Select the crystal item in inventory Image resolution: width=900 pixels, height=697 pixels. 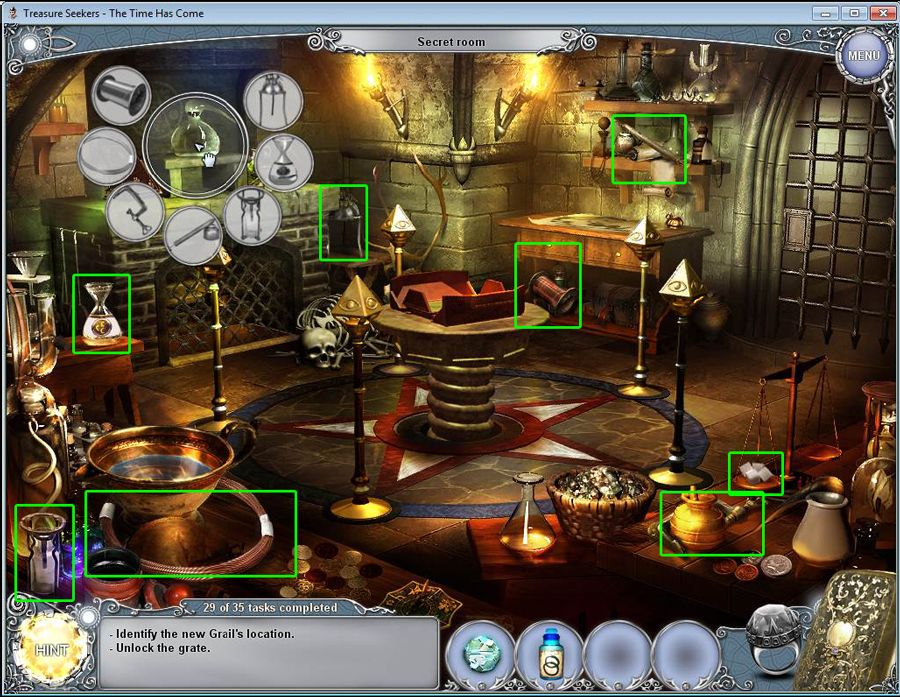coord(479,652)
